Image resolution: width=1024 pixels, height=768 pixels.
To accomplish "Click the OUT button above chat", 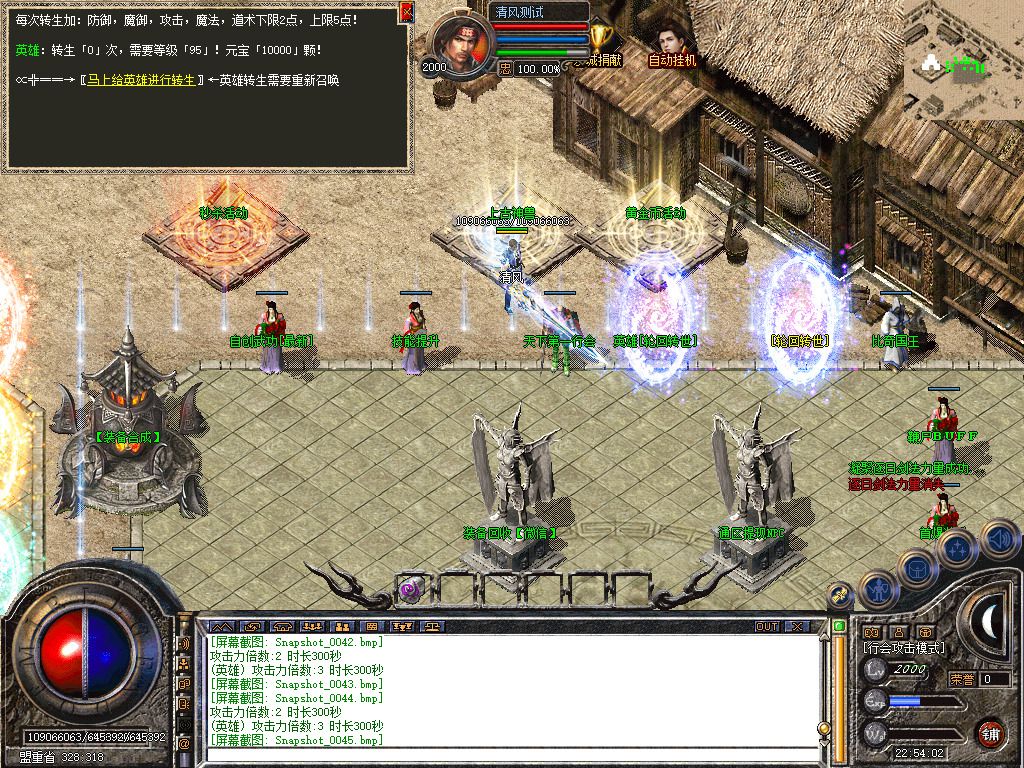I will point(767,626).
